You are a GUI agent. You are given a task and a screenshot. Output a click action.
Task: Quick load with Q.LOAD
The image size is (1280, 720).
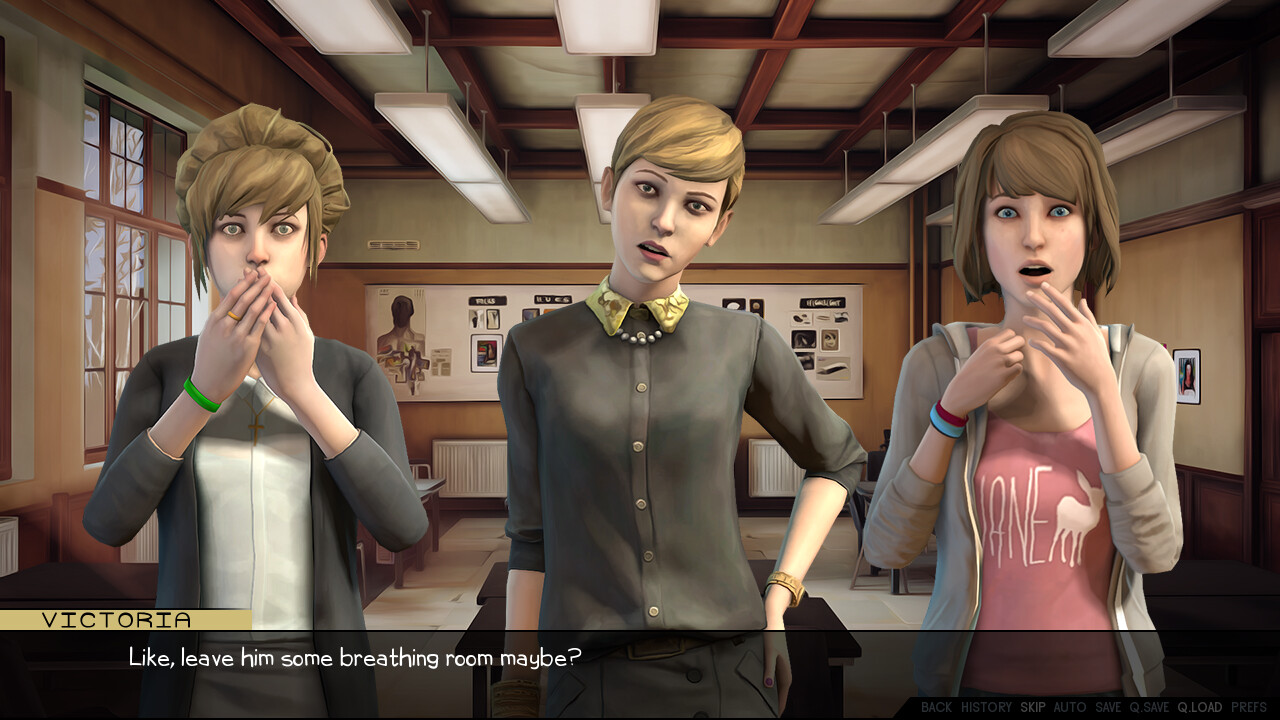[x=1199, y=707]
